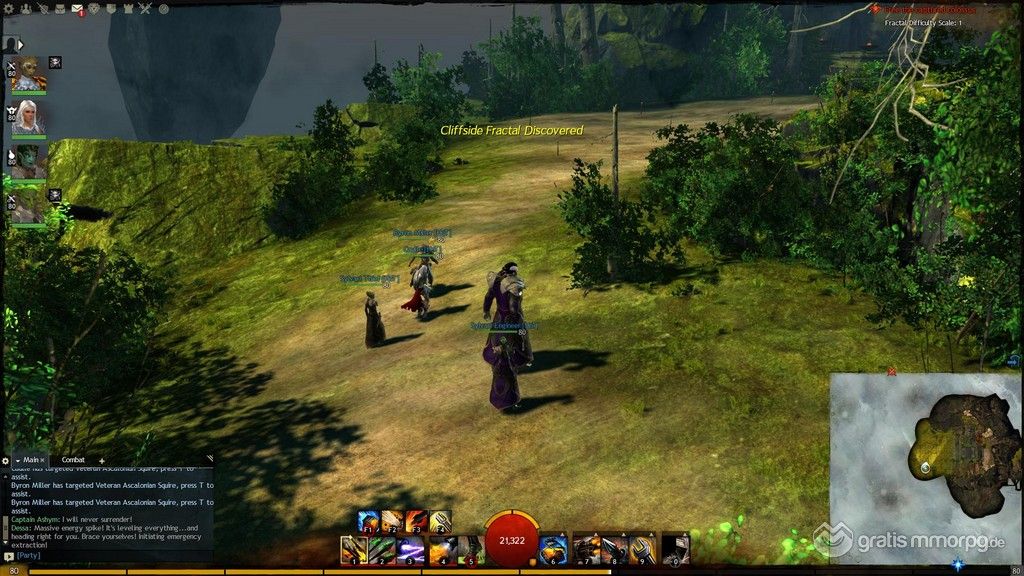Open the mail envelope with unread notification
The image size is (1024, 576).
(77, 10)
